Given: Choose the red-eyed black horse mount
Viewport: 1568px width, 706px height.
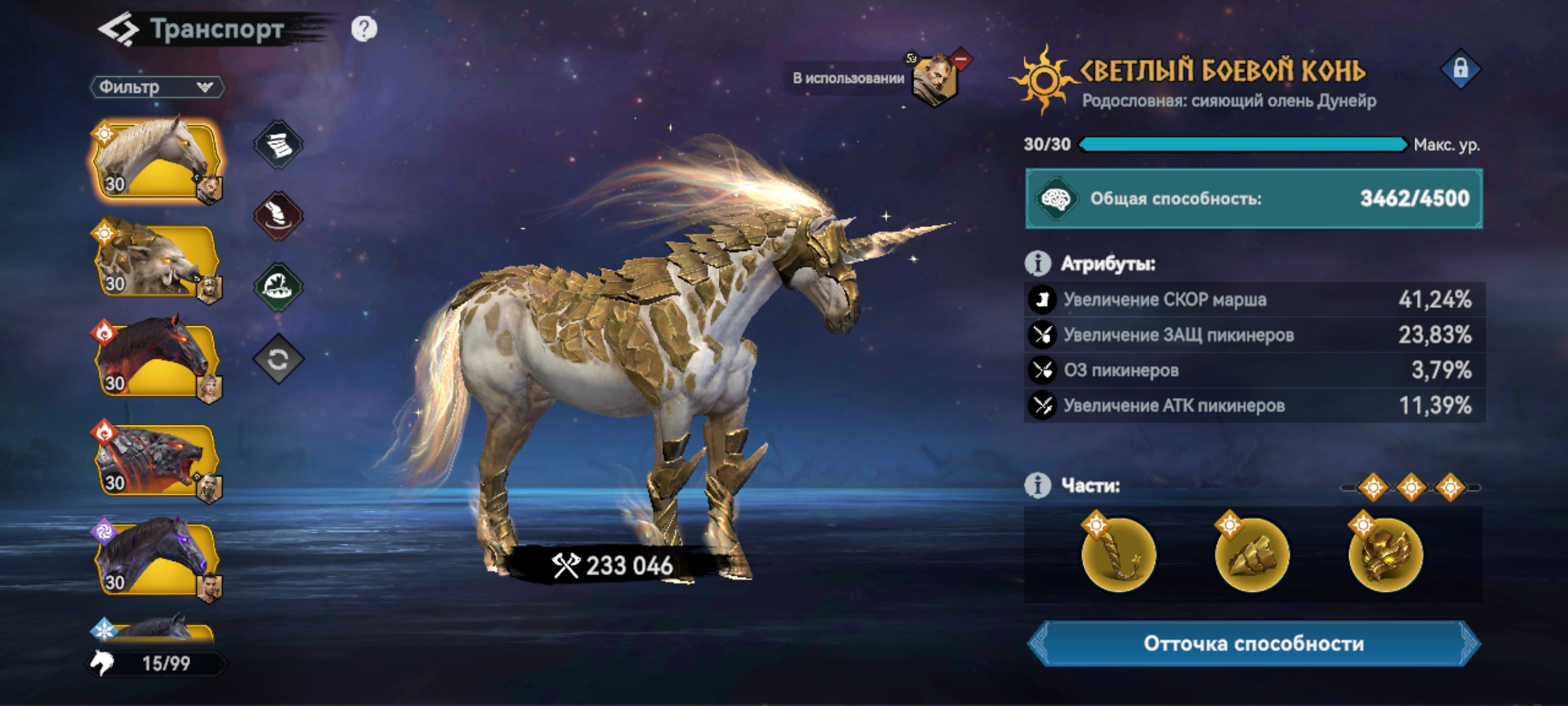Looking at the screenshot, I should coord(155,358).
